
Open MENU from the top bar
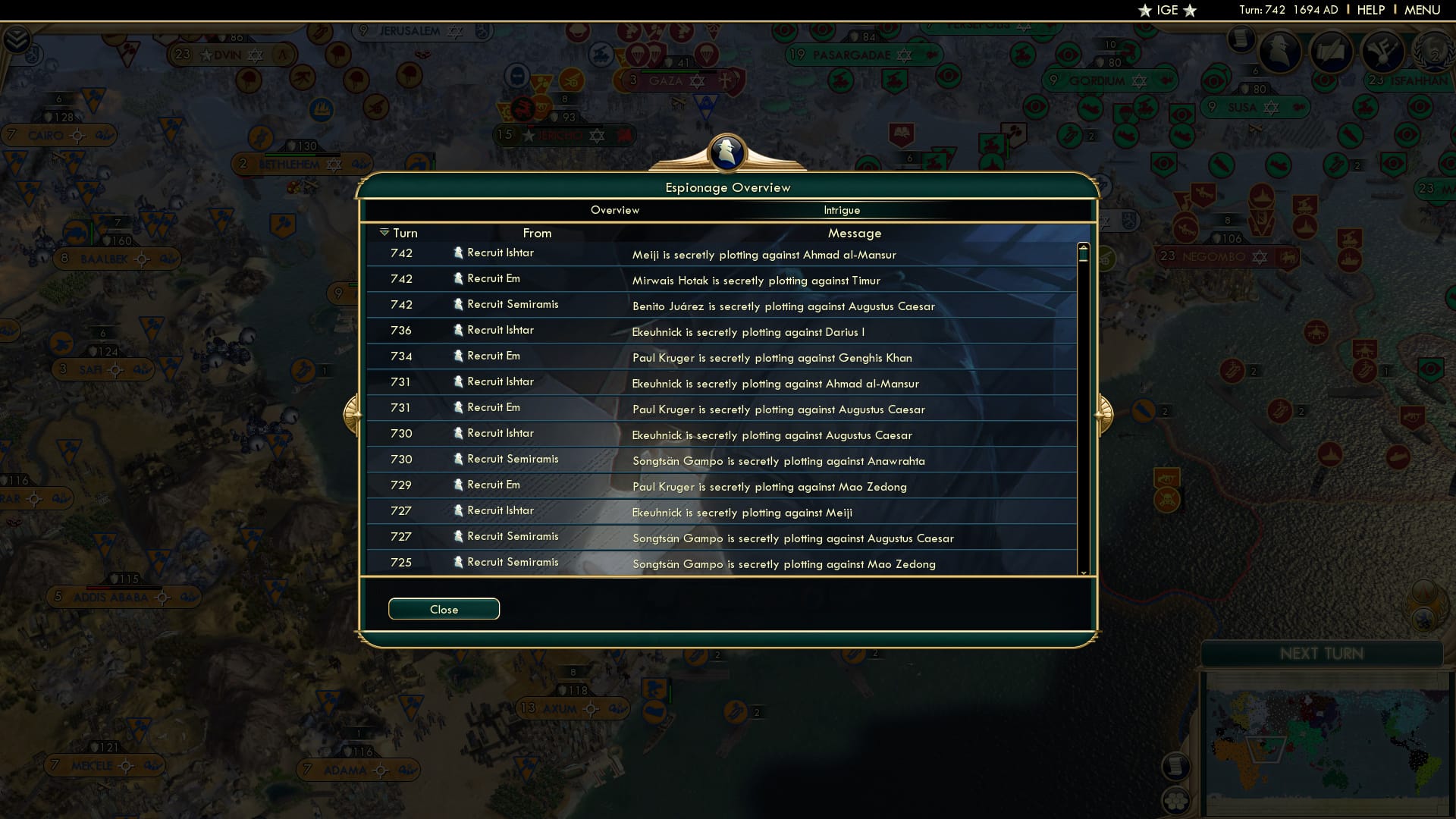(x=1424, y=10)
